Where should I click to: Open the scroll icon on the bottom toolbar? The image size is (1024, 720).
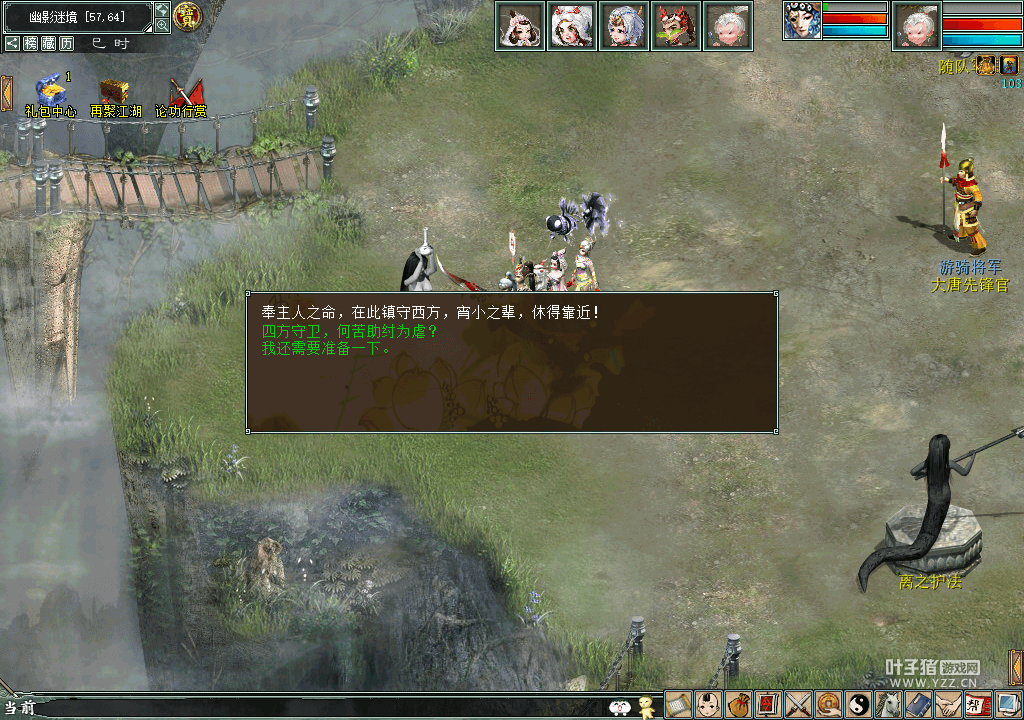coord(679,705)
